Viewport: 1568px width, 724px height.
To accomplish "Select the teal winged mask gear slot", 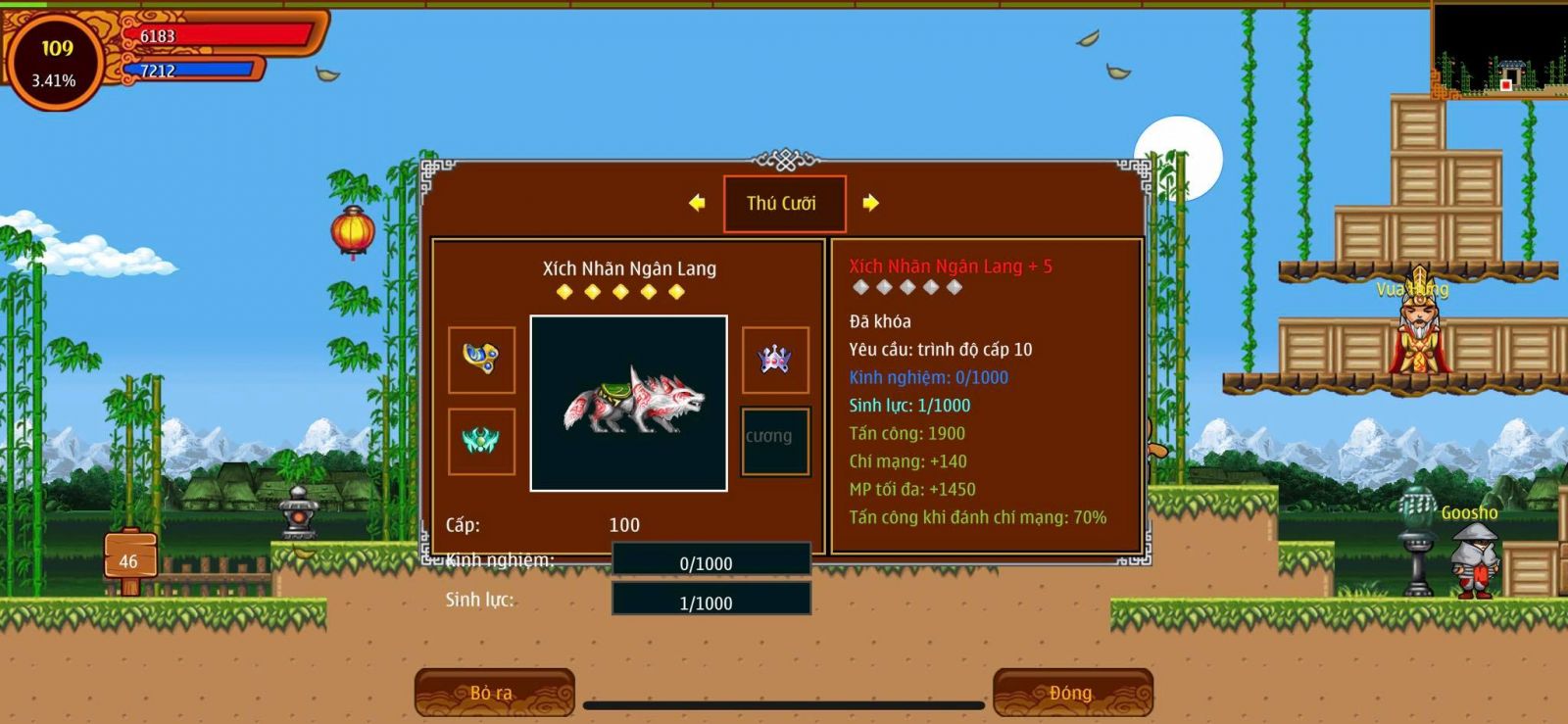I will coord(481,442).
